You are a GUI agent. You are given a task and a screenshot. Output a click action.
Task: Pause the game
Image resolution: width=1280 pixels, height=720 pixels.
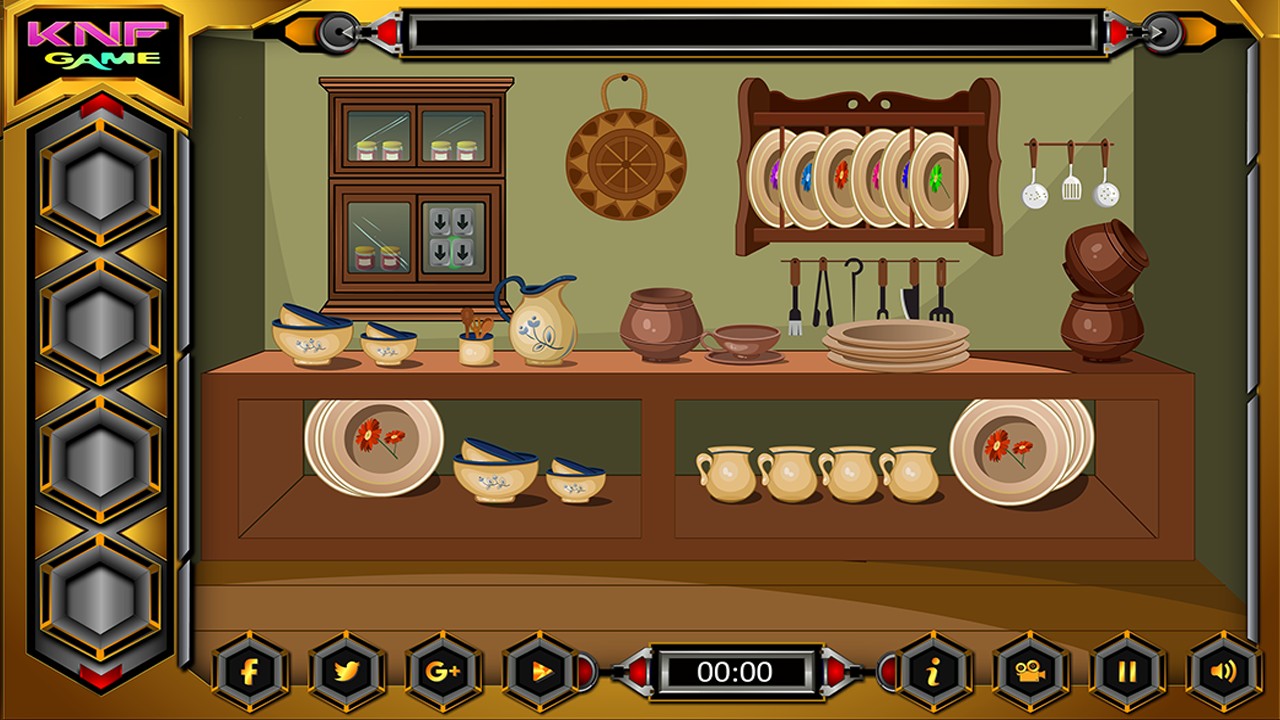(1127, 671)
